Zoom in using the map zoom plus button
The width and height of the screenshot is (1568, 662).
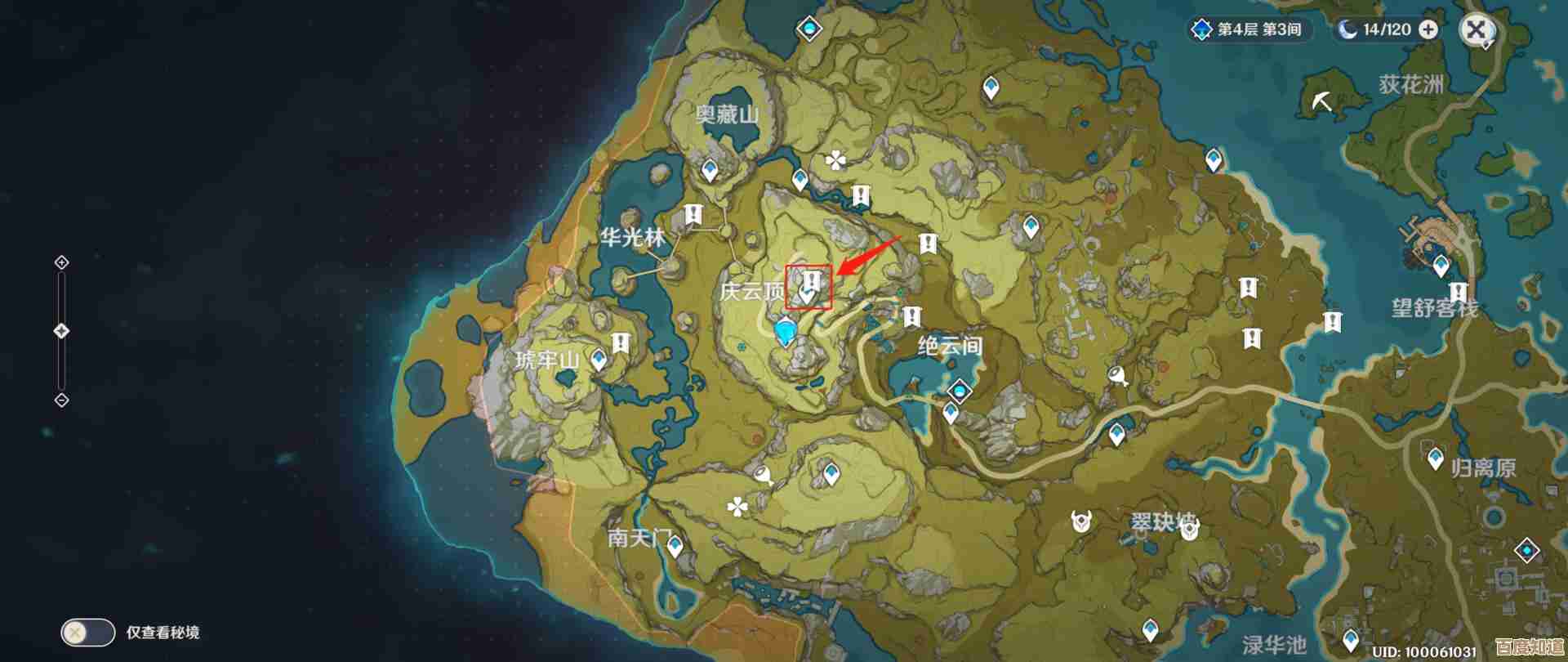pyautogui.click(x=61, y=262)
